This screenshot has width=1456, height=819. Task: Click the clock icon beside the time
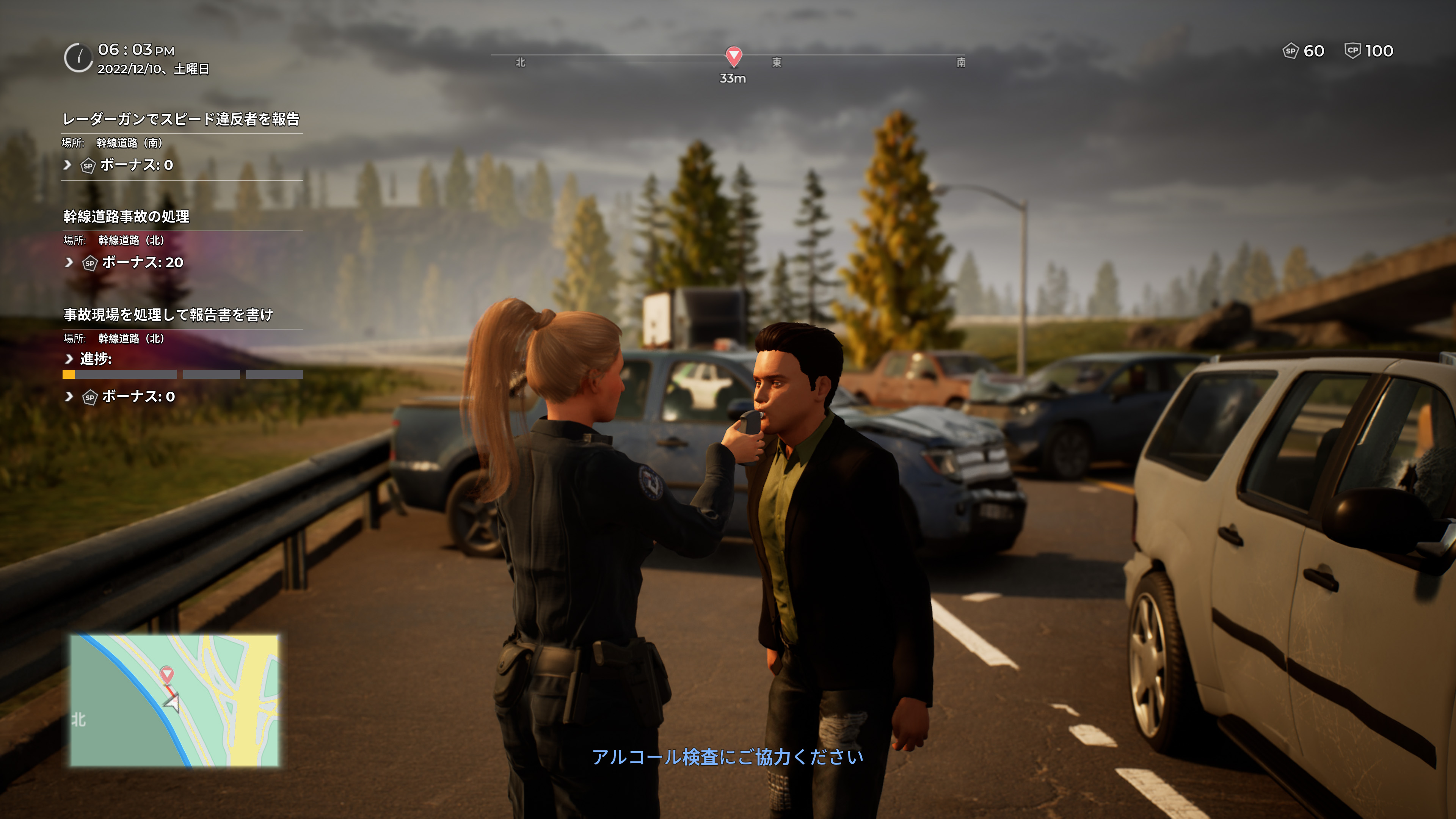[78, 58]
